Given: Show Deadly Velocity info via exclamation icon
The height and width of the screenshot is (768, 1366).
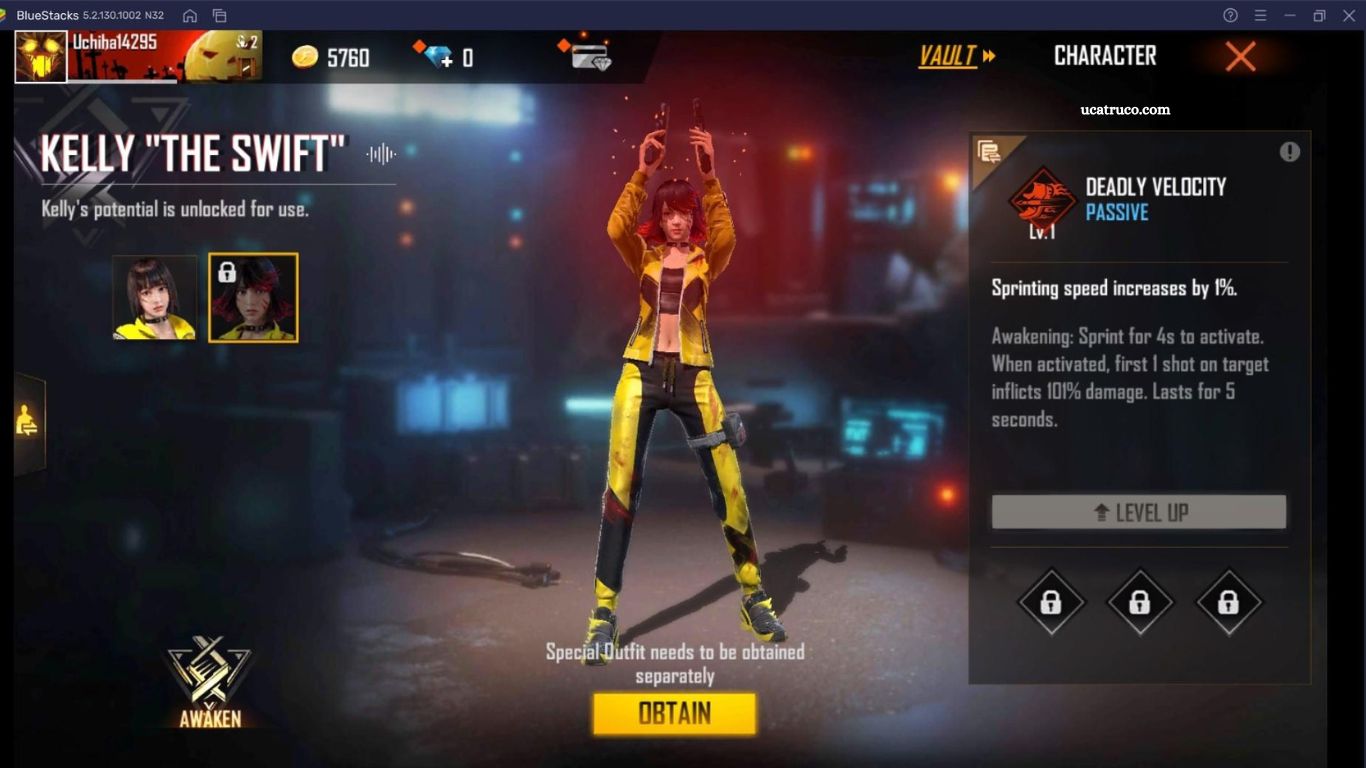Looking at the screenshot, I should tap(1290, 152).
